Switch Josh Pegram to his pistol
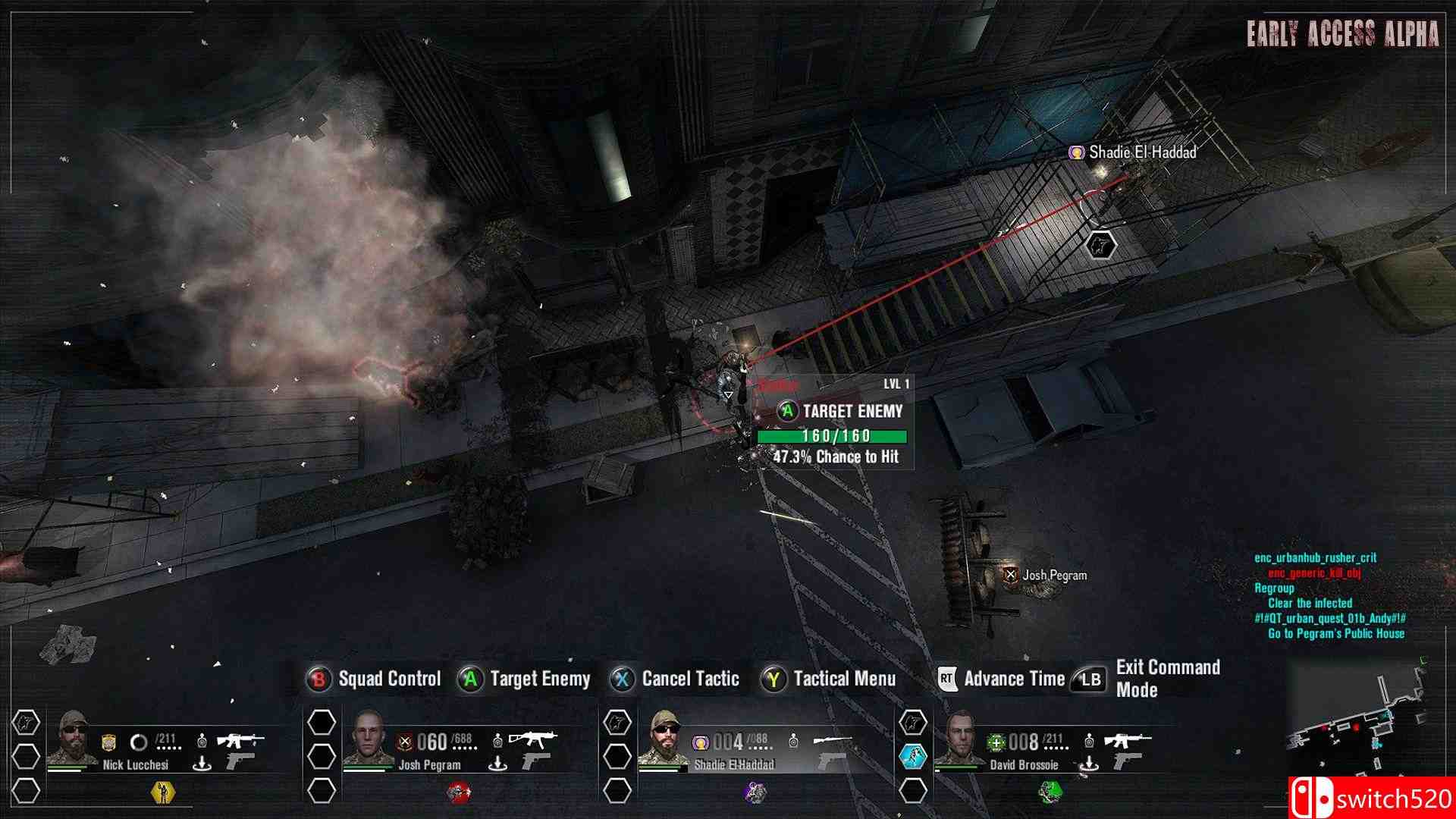Viewport: 1456px width, 819px height. [x=536, y=761]
